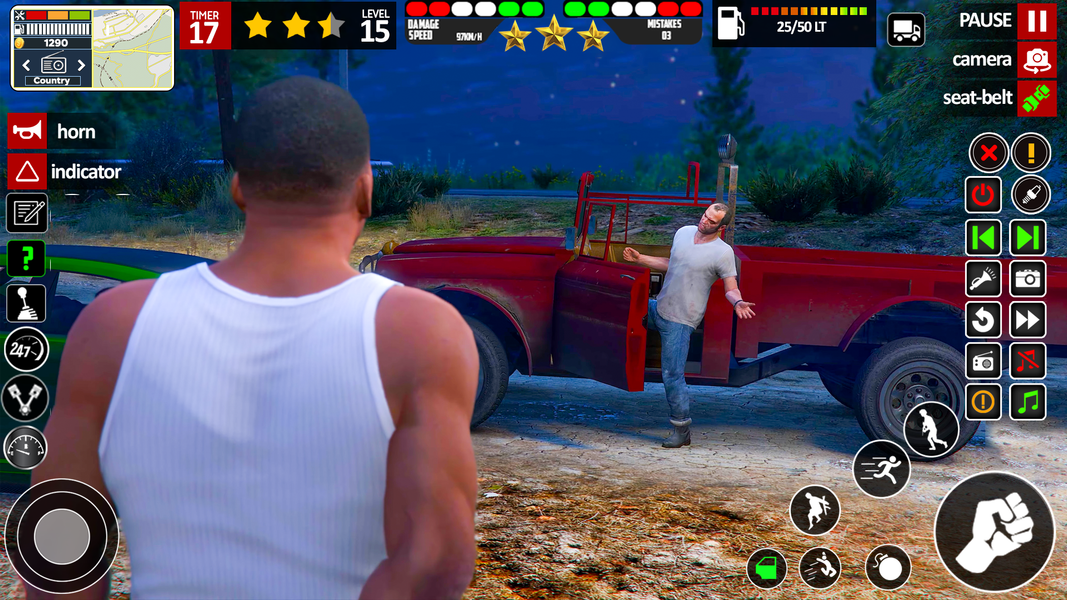Select the gear shifter icon

point(27,303)
